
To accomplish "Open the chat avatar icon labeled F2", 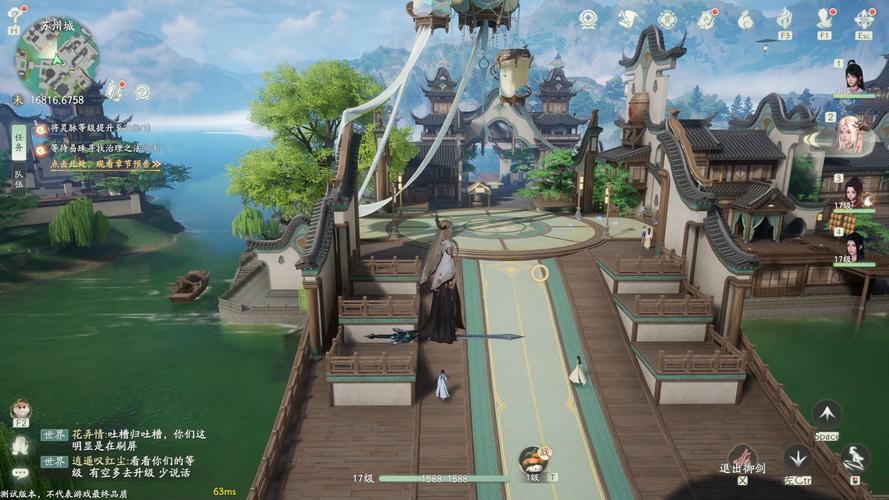I will tap(20, 410).
